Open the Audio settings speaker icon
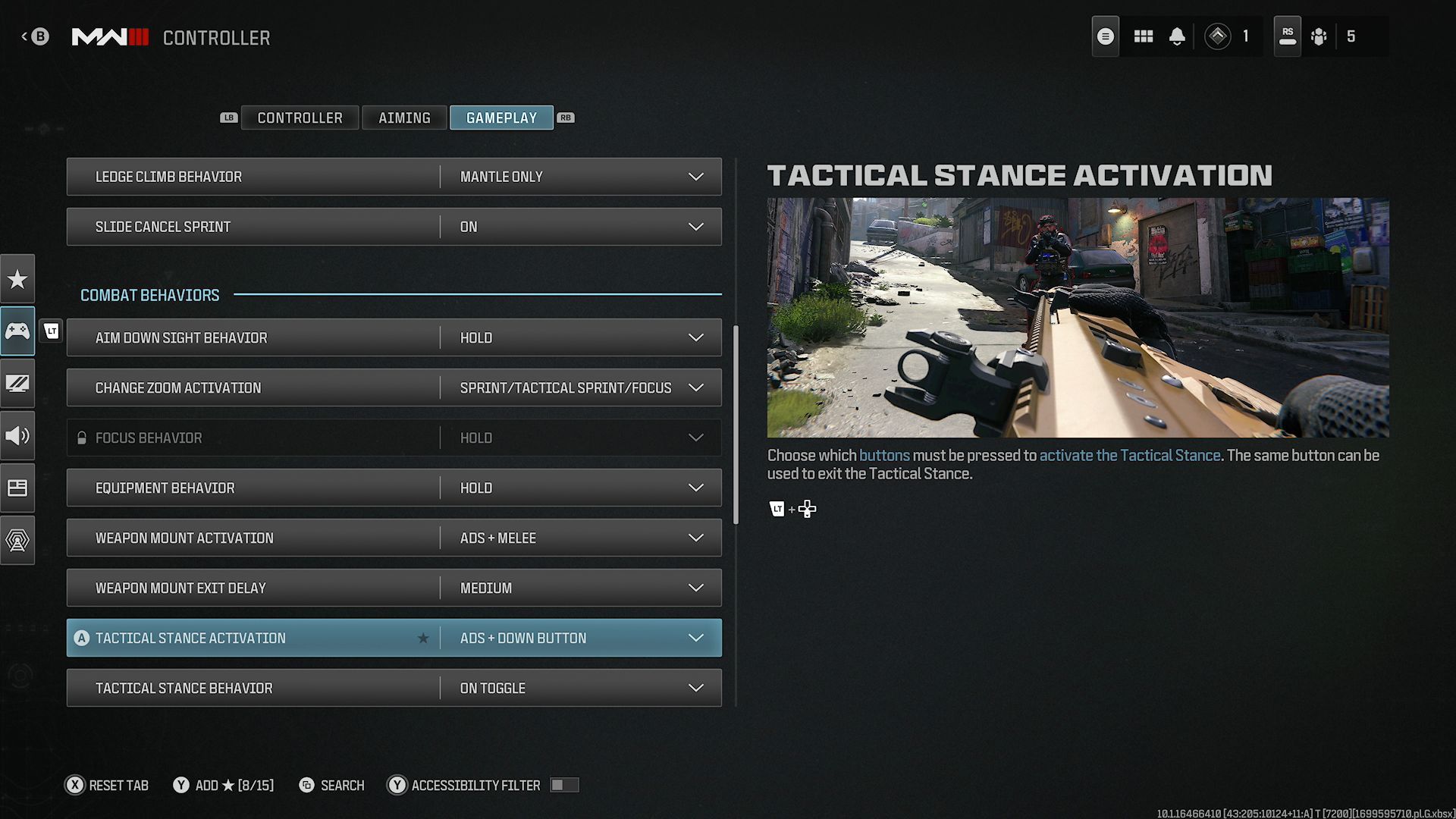Screen dimensions: 1456x819 (x=17, y=435)
